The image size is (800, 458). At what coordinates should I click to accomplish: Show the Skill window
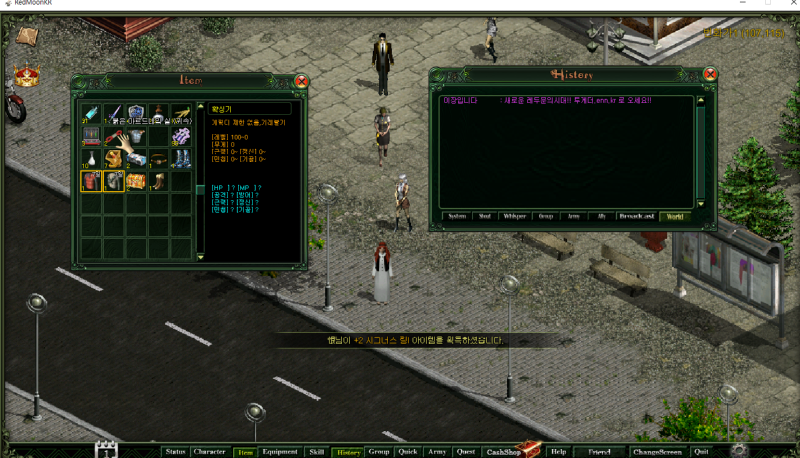pos(315,451)
